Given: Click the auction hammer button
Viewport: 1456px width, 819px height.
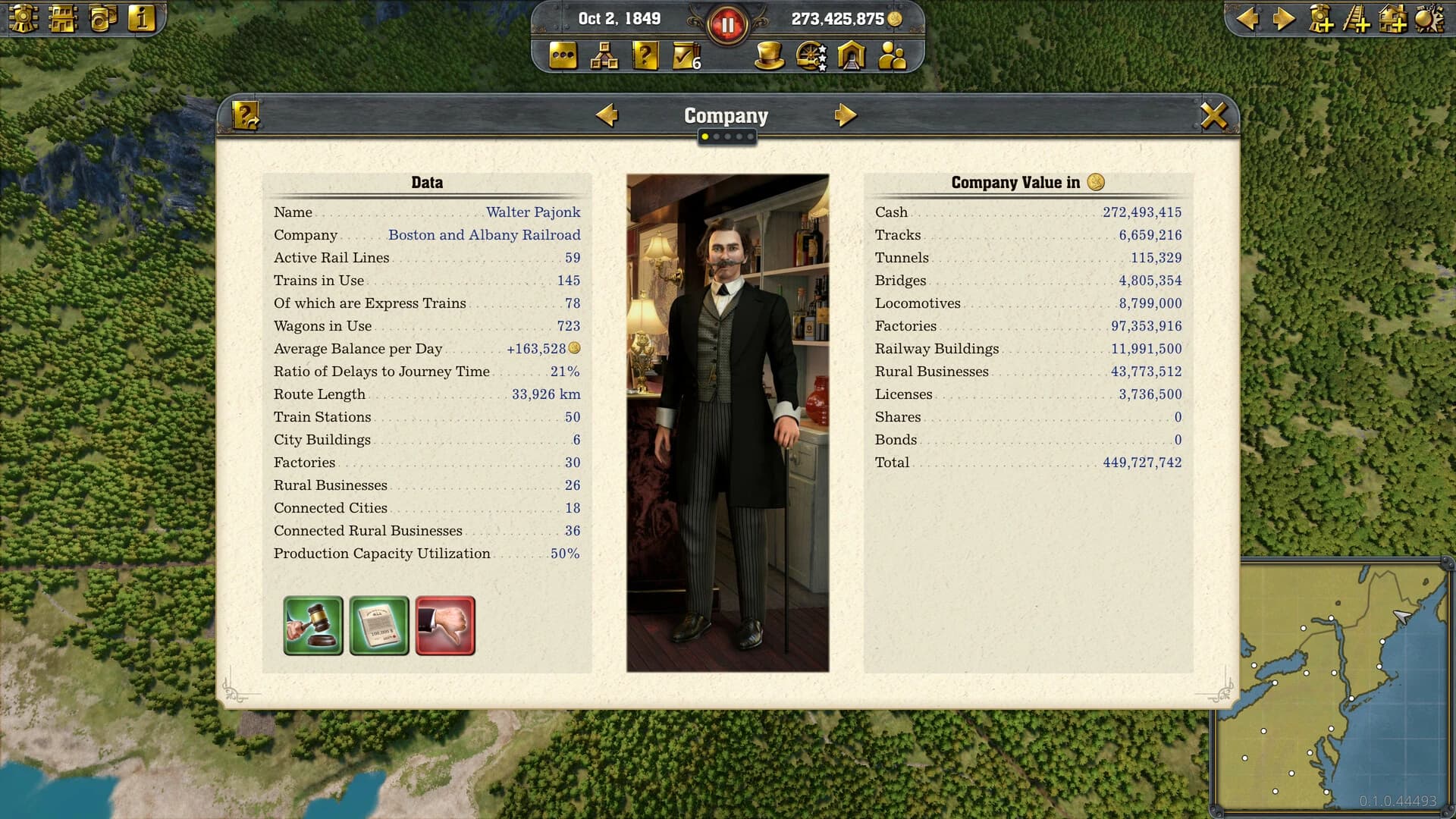Looking at the screenshot, I should click(313, 626).
